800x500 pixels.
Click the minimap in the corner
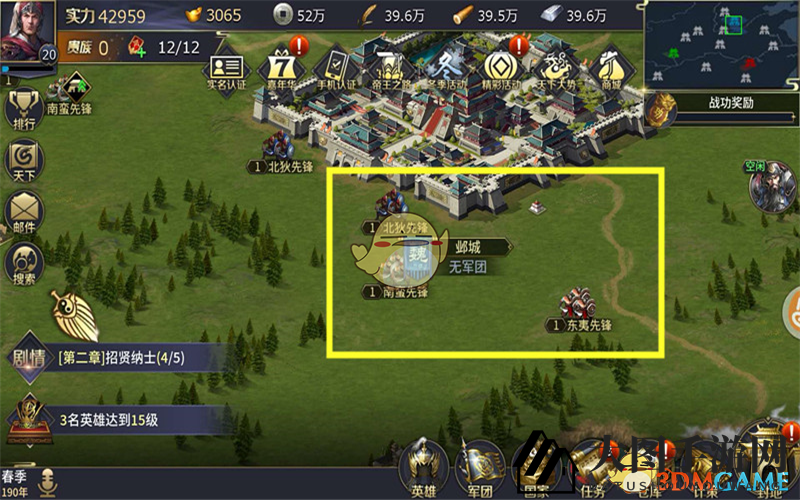pyautogui.click(x=720, y=44)
